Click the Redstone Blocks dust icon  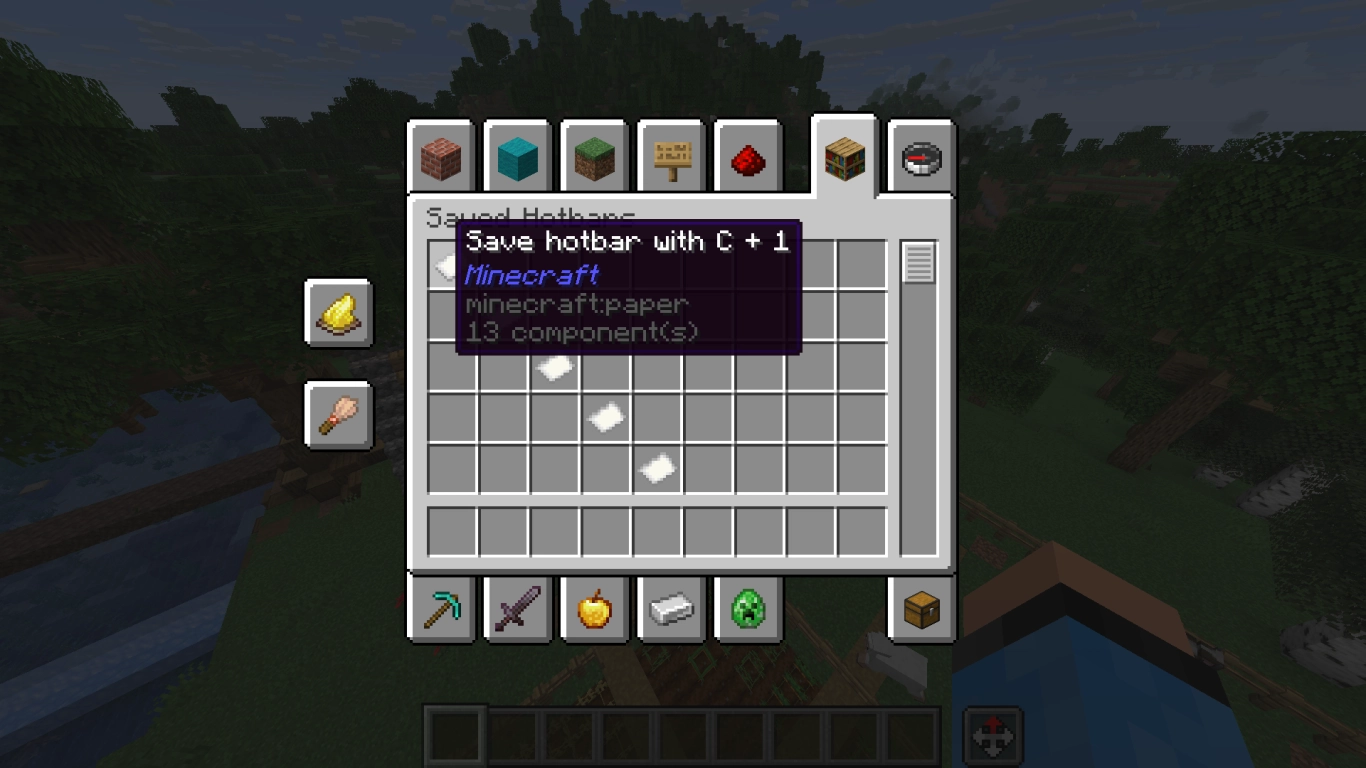pos(746,157)
